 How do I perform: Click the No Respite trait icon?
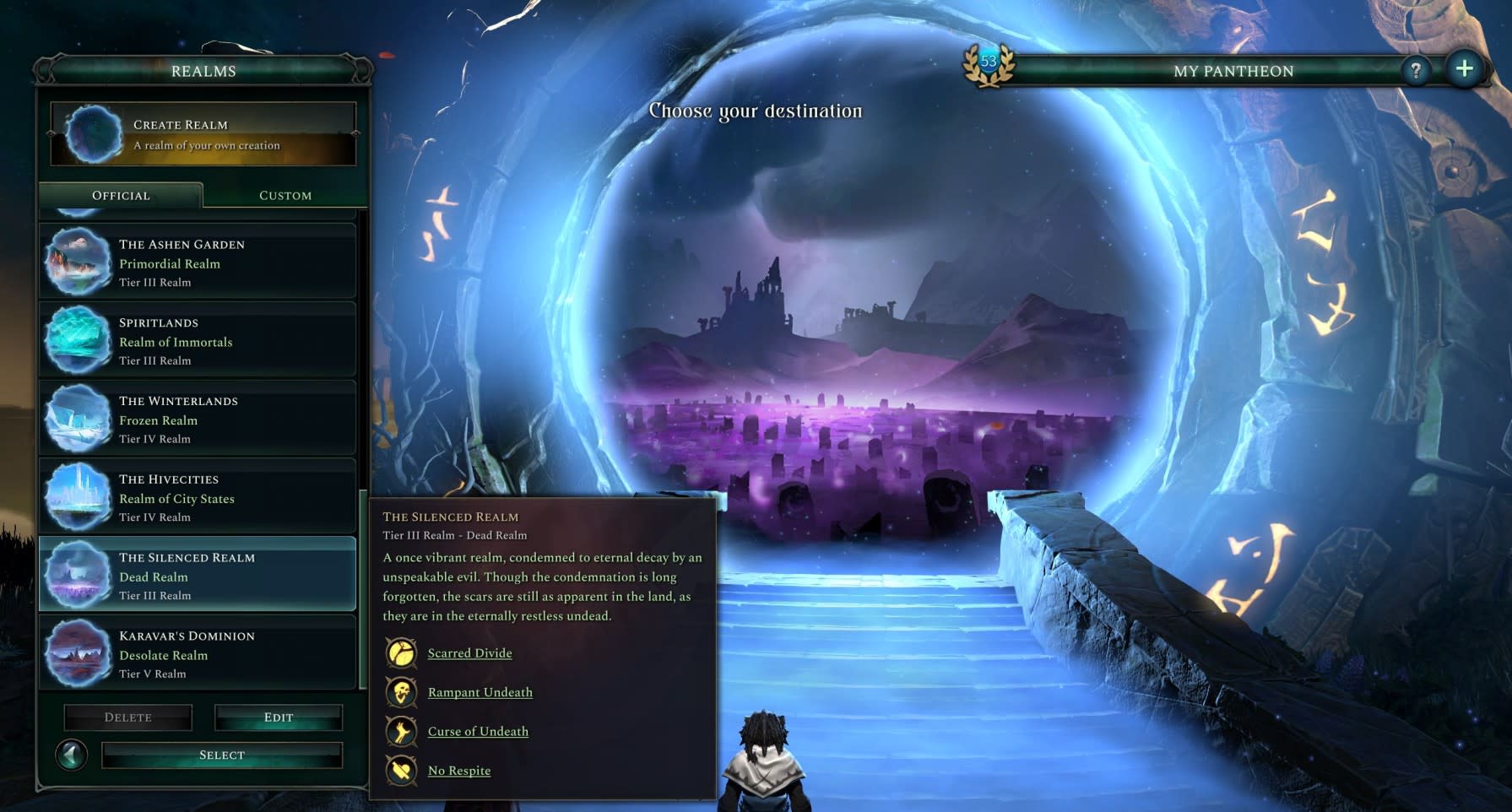(401, 770)
